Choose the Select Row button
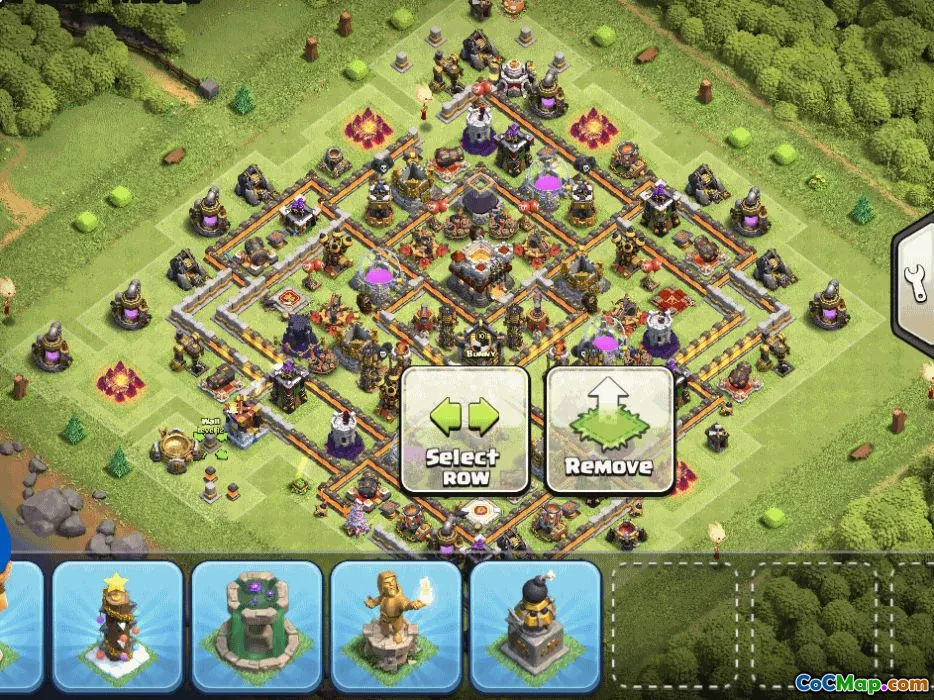Screen dimensions: 934x700 [463, 430]
